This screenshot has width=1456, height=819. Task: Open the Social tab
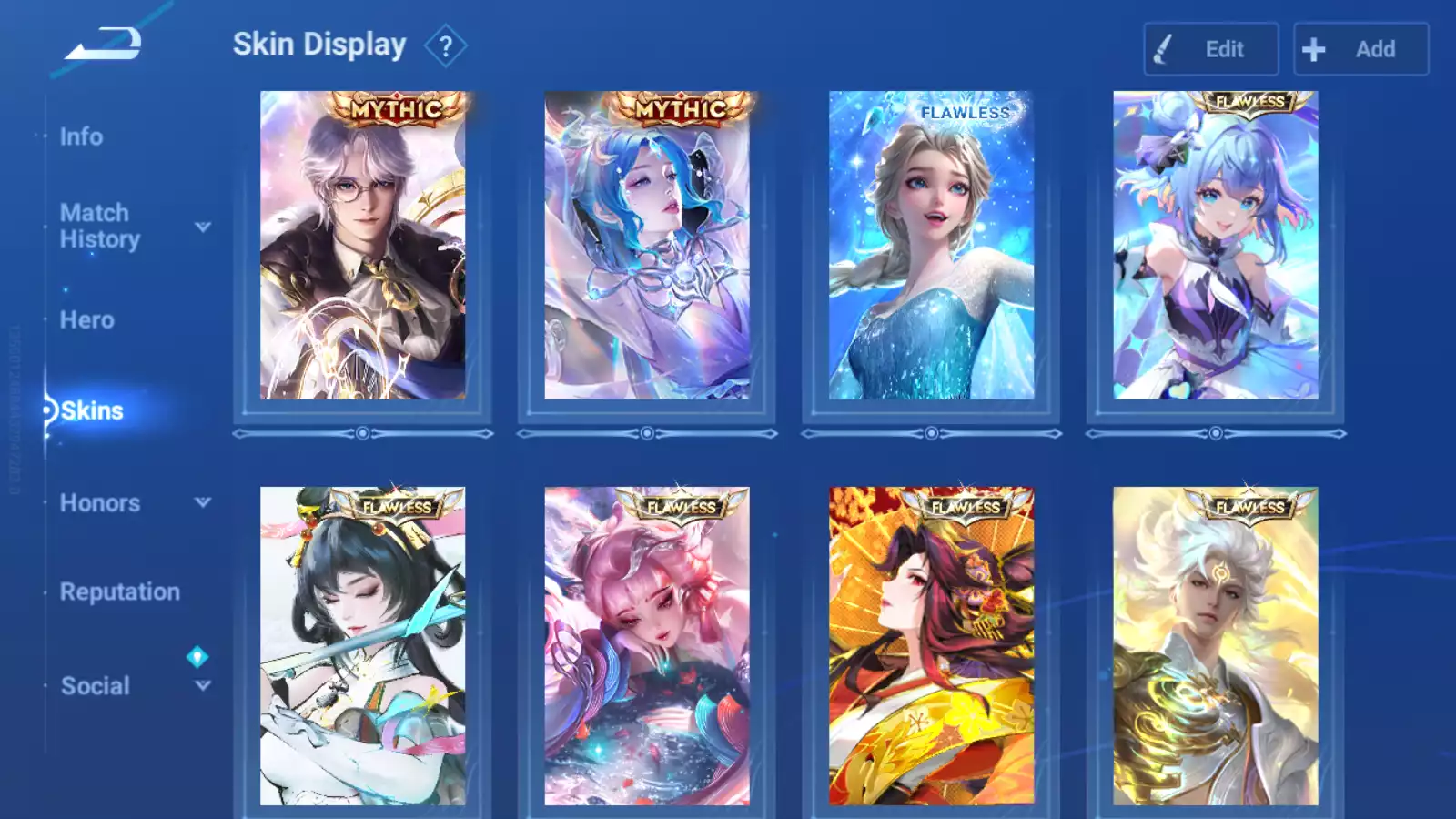tap(95, 686)
